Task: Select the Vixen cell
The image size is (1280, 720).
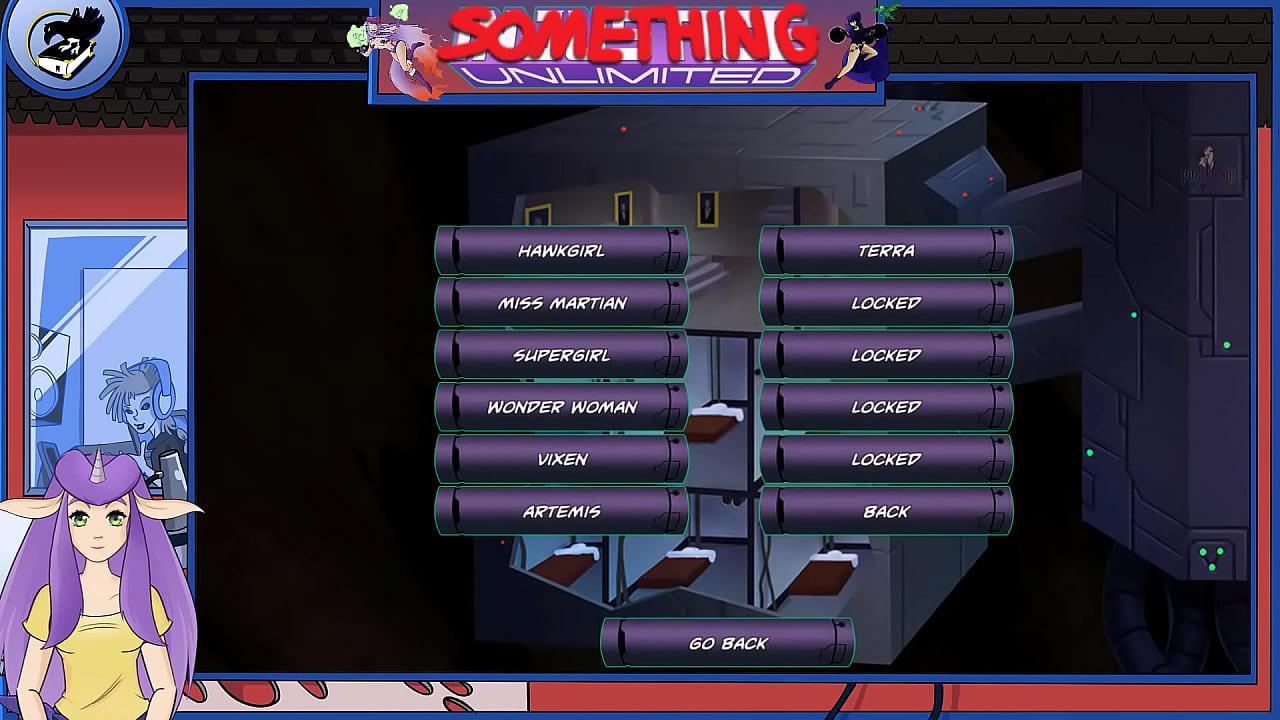Action: click(562, 459)
